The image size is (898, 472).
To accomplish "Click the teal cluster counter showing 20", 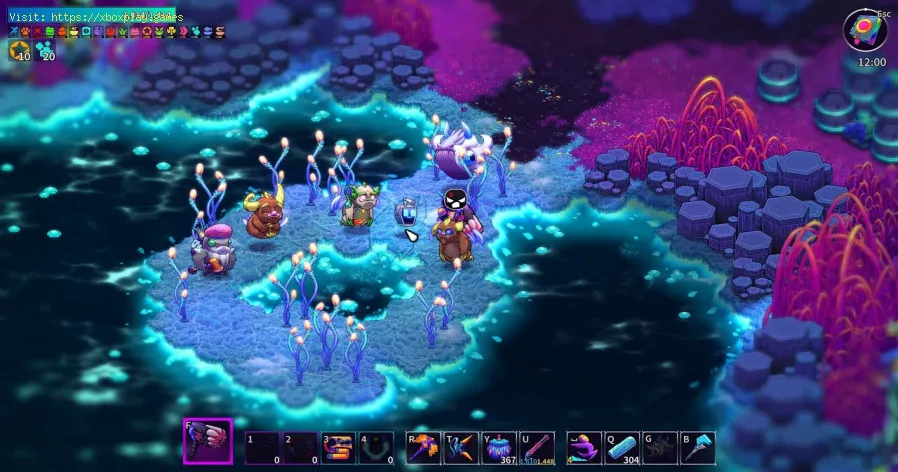I will [x=44, y=52].
